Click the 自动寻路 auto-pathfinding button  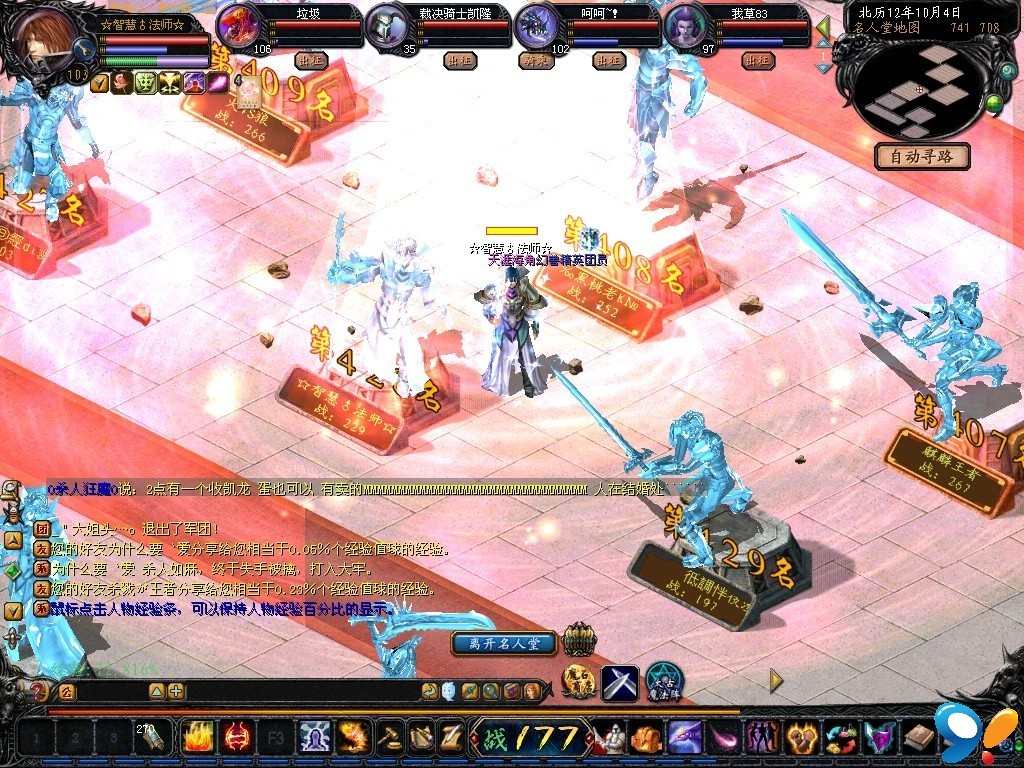(921, 157)
